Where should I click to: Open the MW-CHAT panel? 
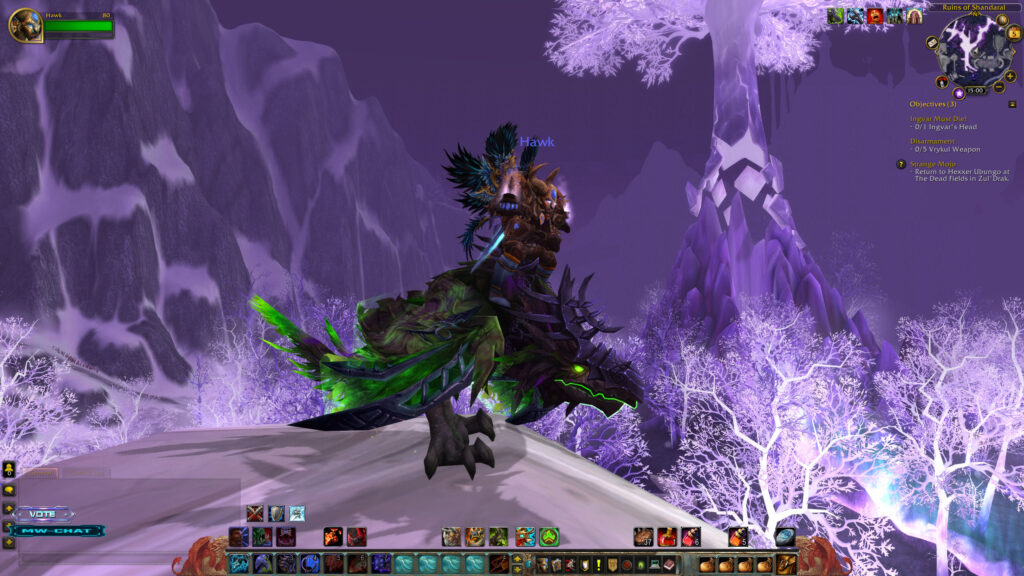(x=58, y=531)
